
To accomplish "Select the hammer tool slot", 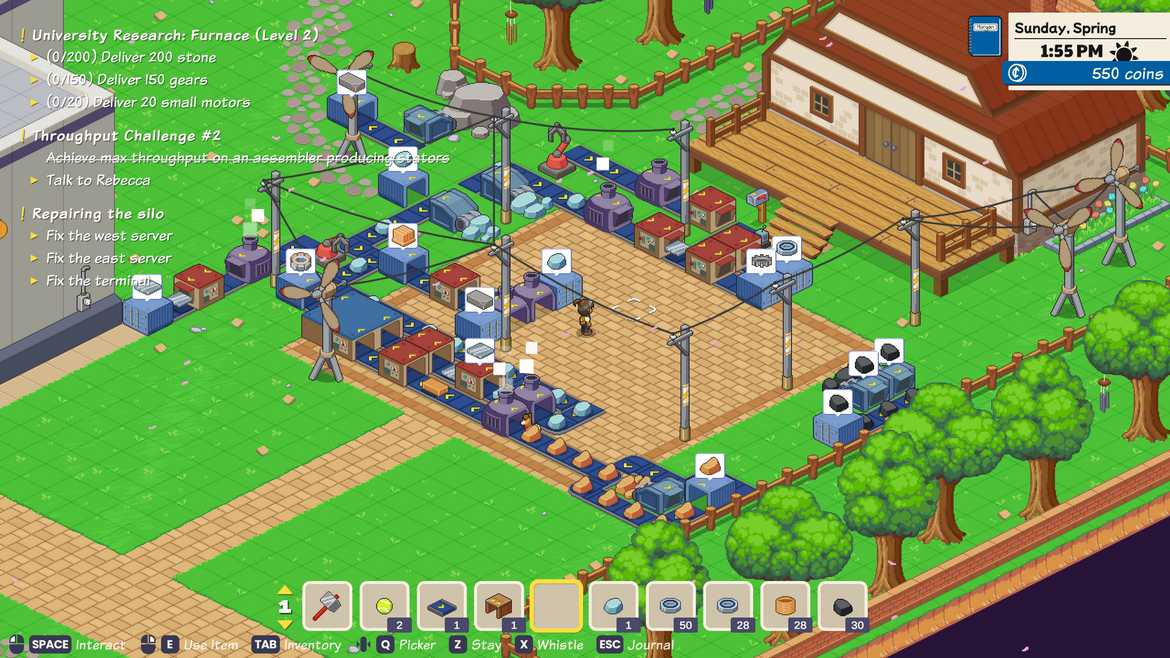I will (x=327, y=606).
